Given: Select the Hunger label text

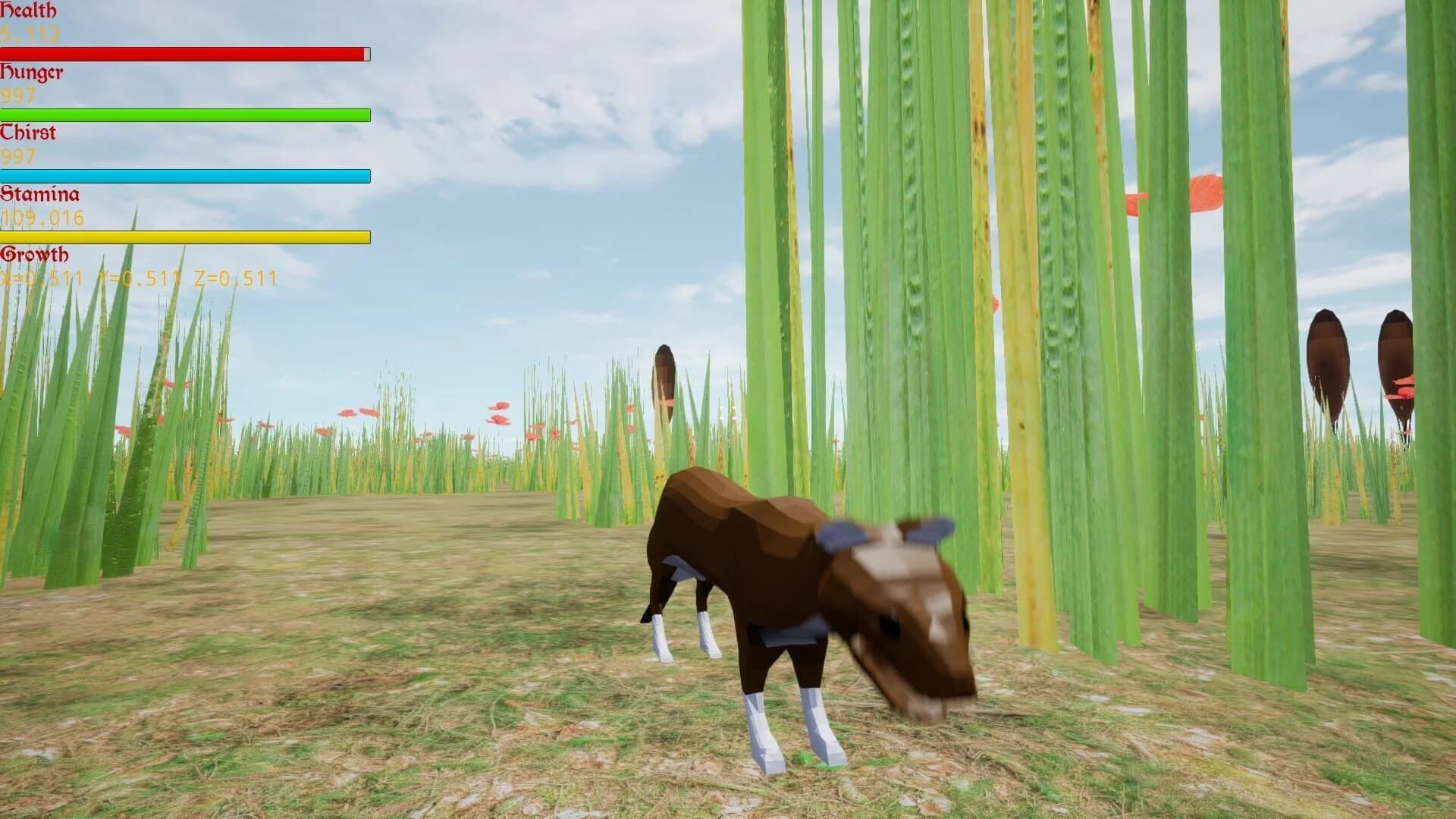Looking at the screenshot, I should click(32, 73).
